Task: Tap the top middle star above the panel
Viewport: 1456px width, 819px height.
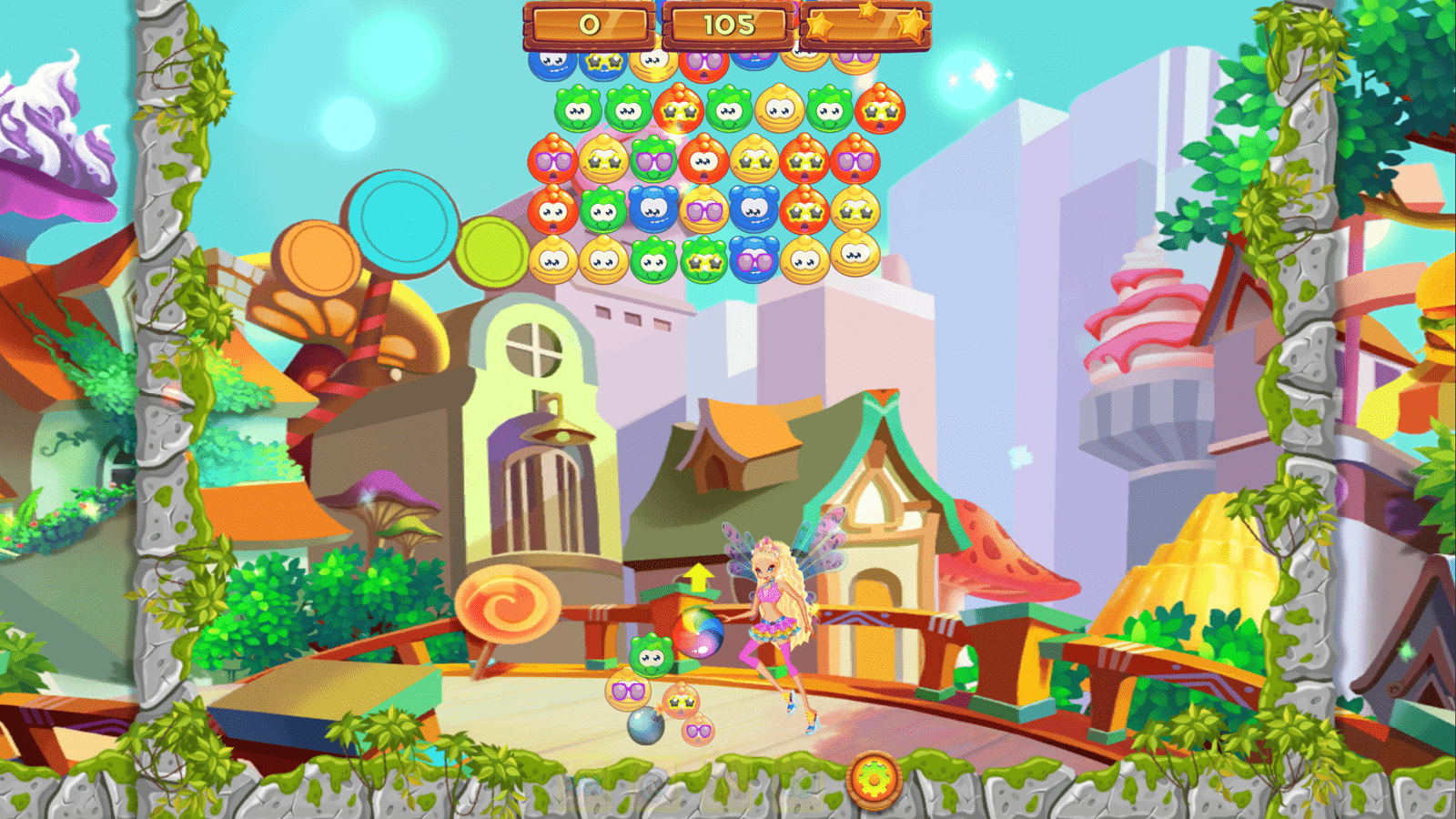Action: [867, 10]
